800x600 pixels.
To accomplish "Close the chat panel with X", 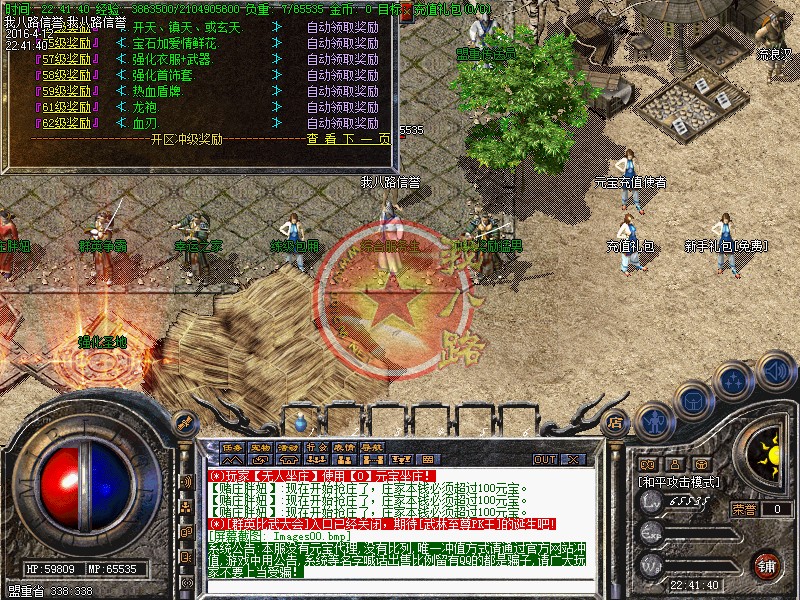I will click(573, 459).
